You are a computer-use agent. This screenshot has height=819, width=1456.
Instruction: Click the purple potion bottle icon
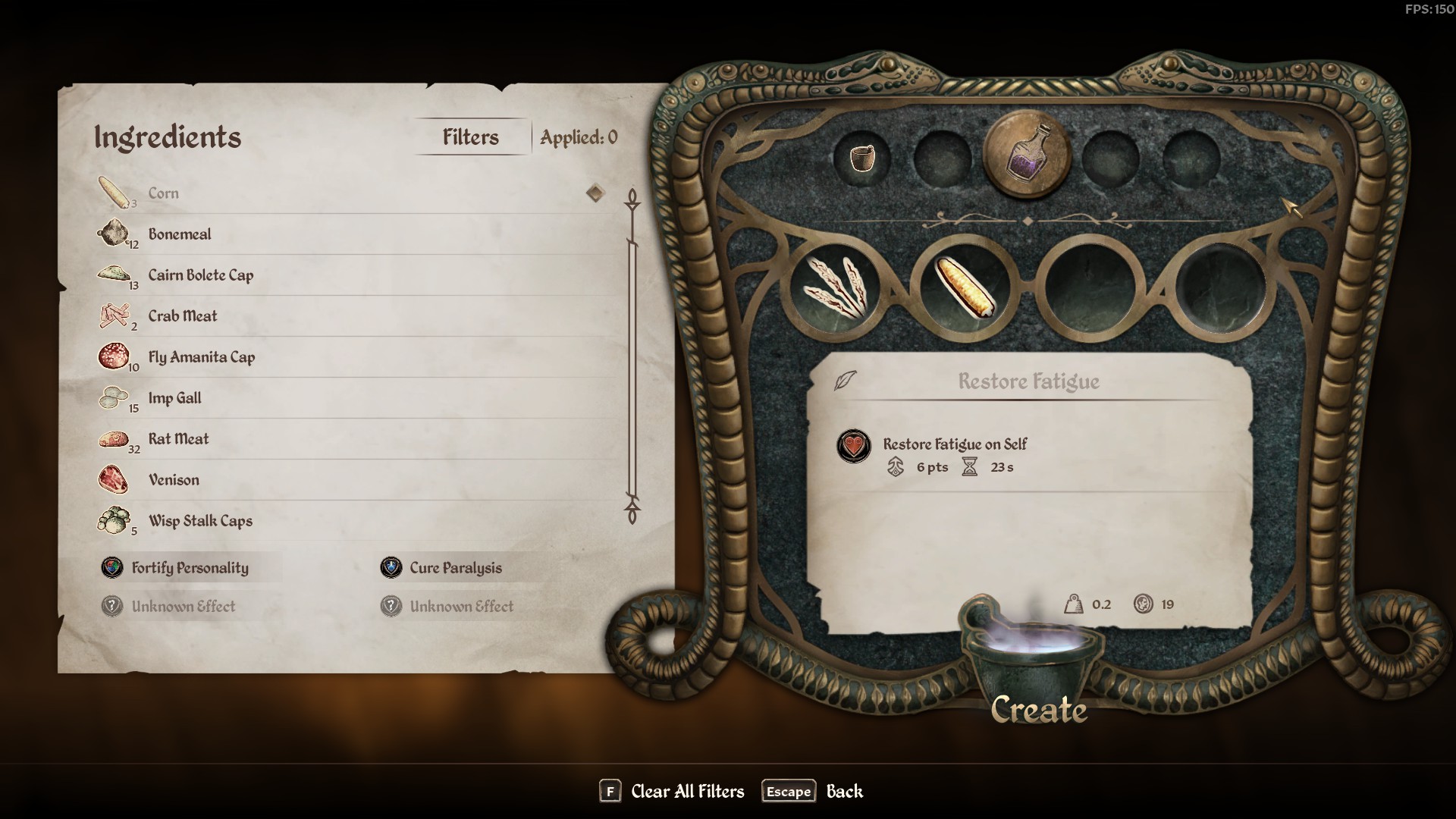tap(1027, 154)
